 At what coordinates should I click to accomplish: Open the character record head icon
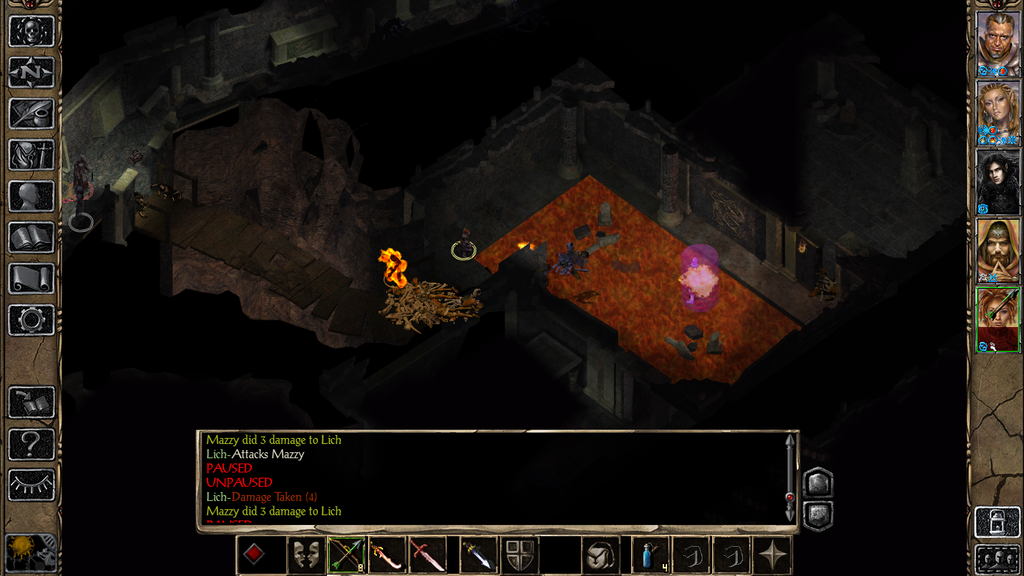click(31, 196)
